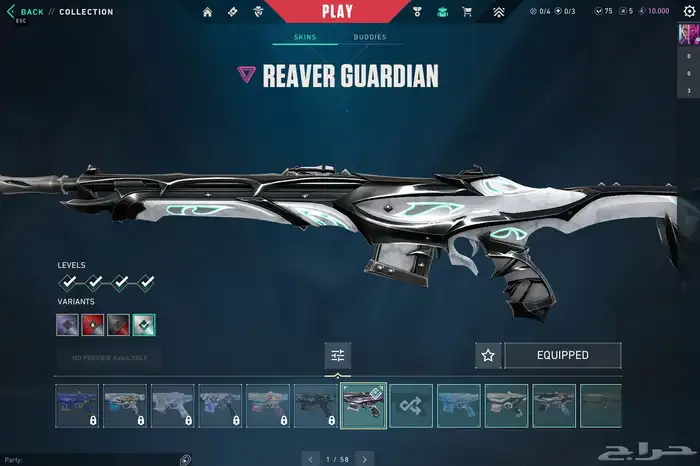Image resolution: width=700 pixels, height=466 pixels.
Task: Open the skin filter options button
Action: tap(338, 355)
